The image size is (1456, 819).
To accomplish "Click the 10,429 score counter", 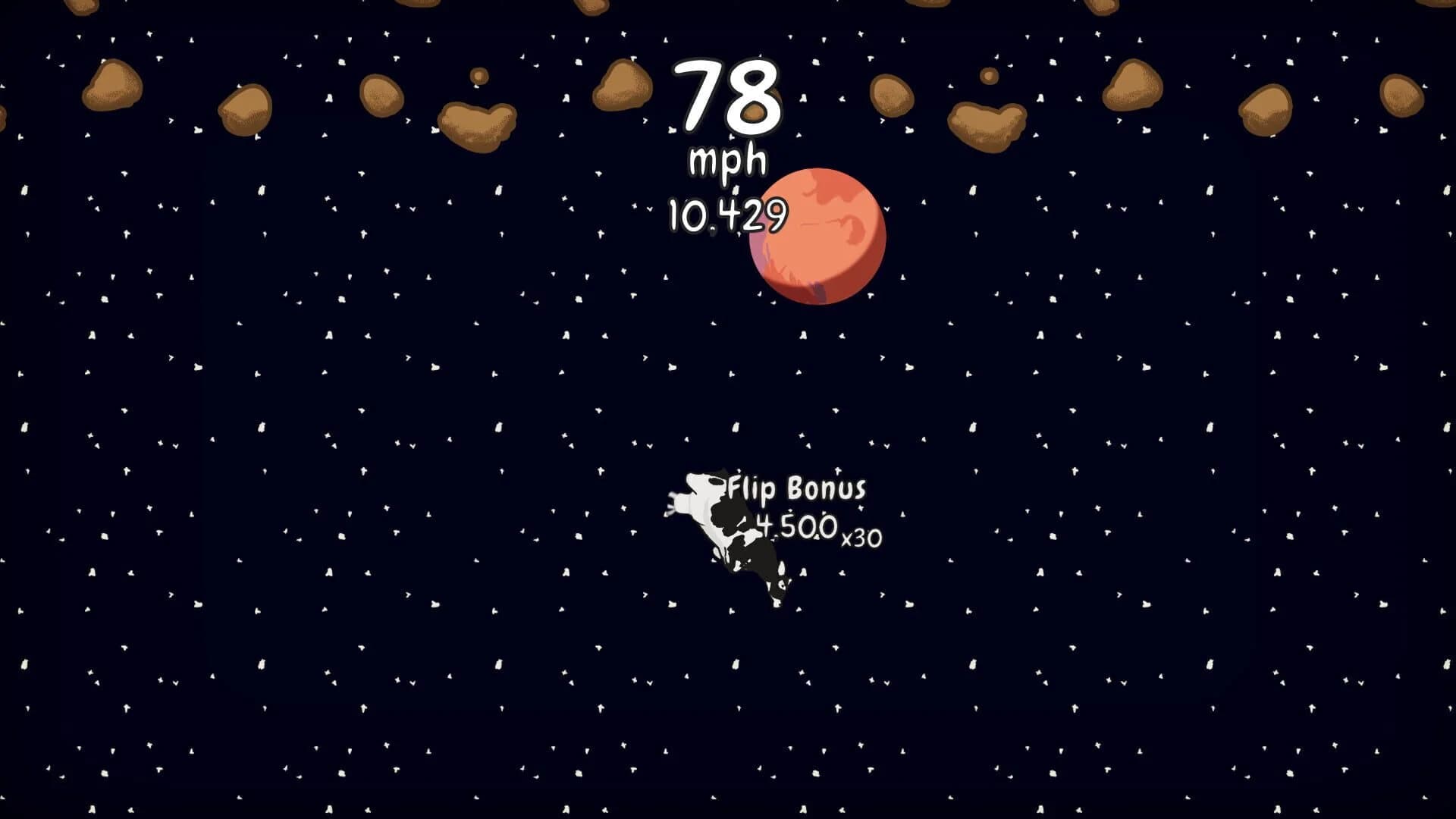I will coord(728,215).
